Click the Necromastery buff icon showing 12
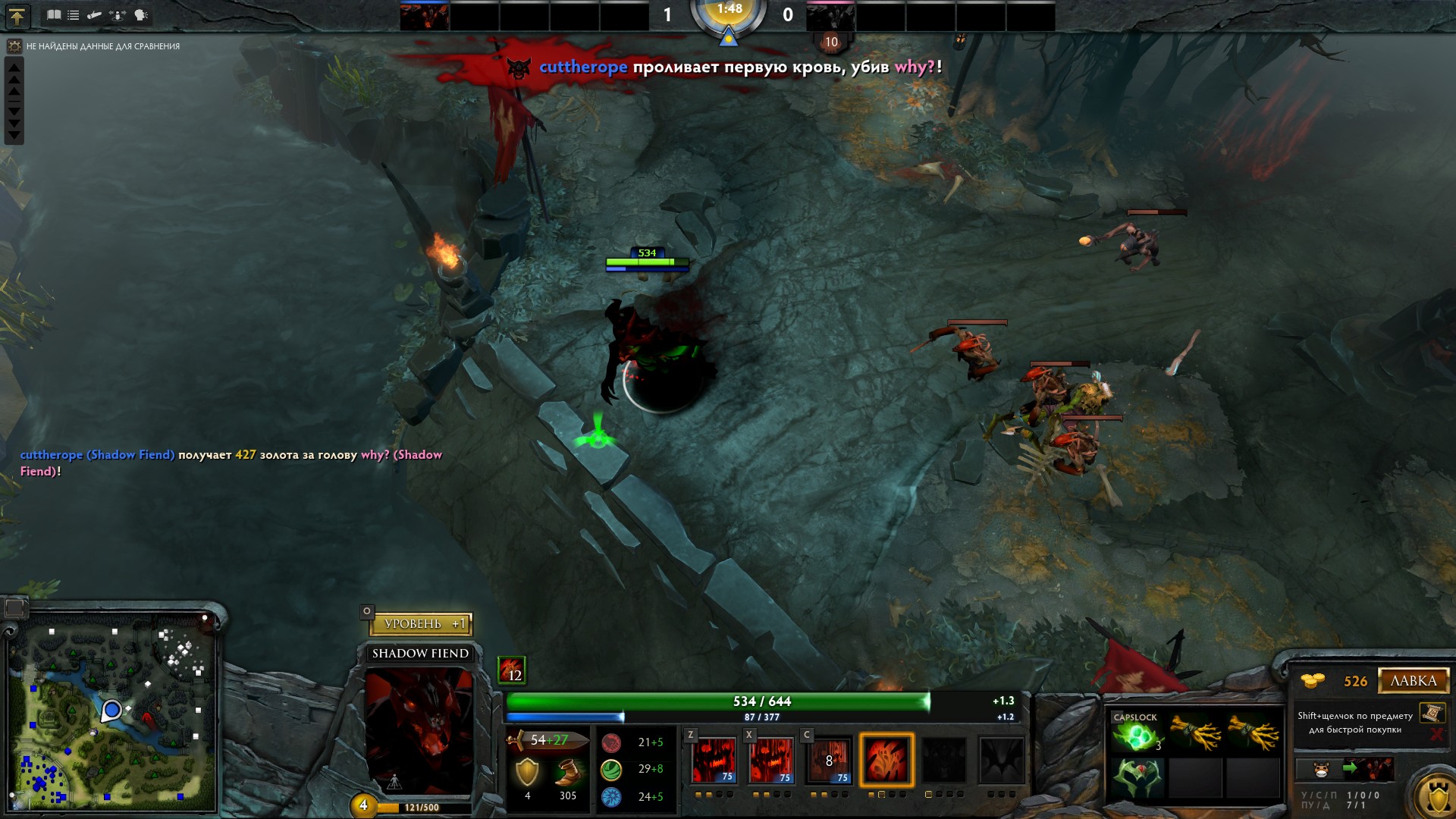The height and width of the screenshot is (819, 1456). click(x=511, y=670)
